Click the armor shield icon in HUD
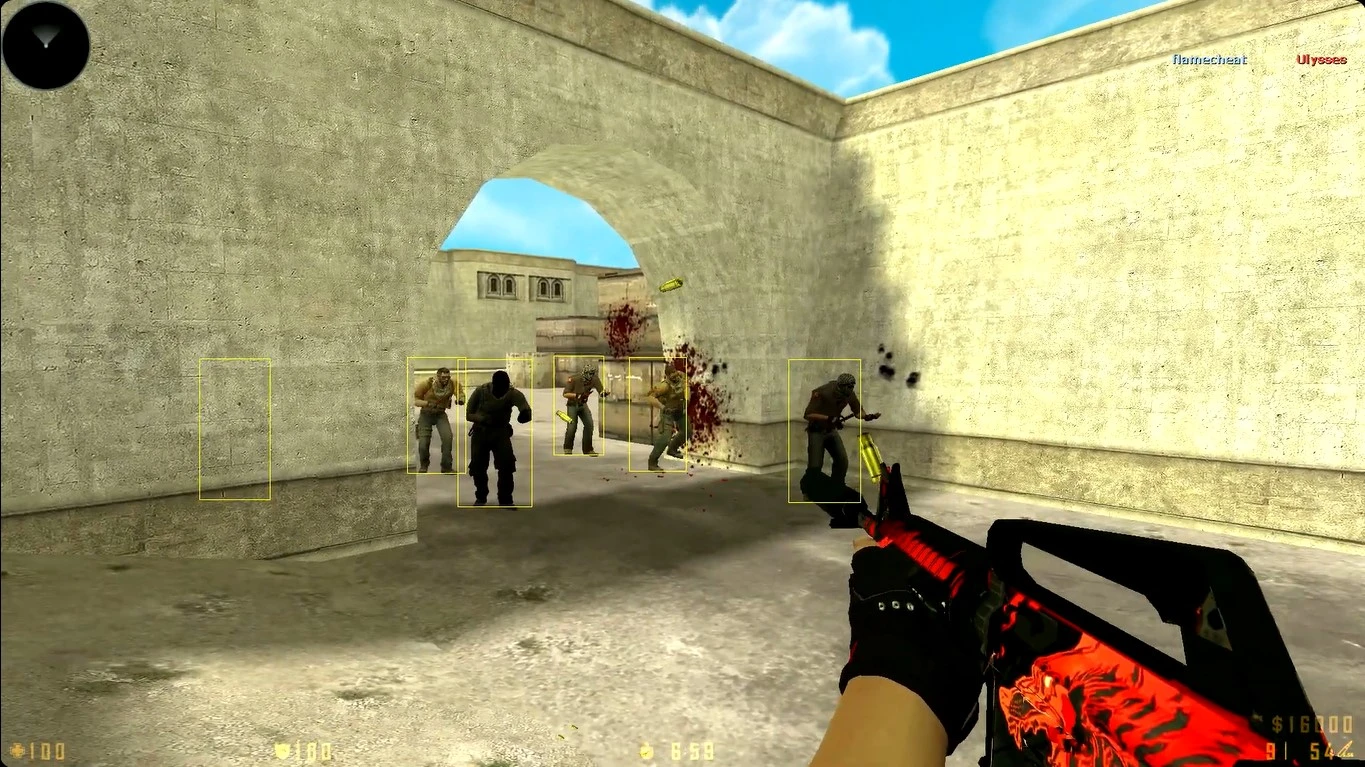 (281, 751)
